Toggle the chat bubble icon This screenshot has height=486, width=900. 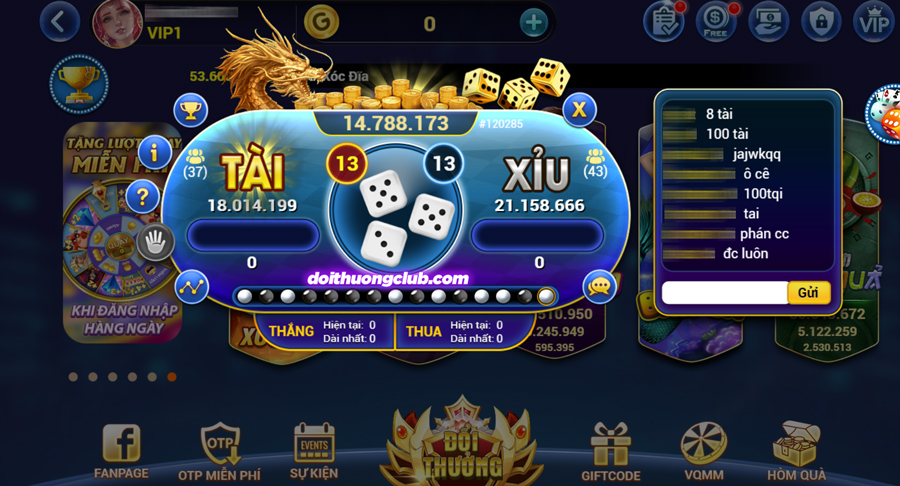[x=600, y=287]
